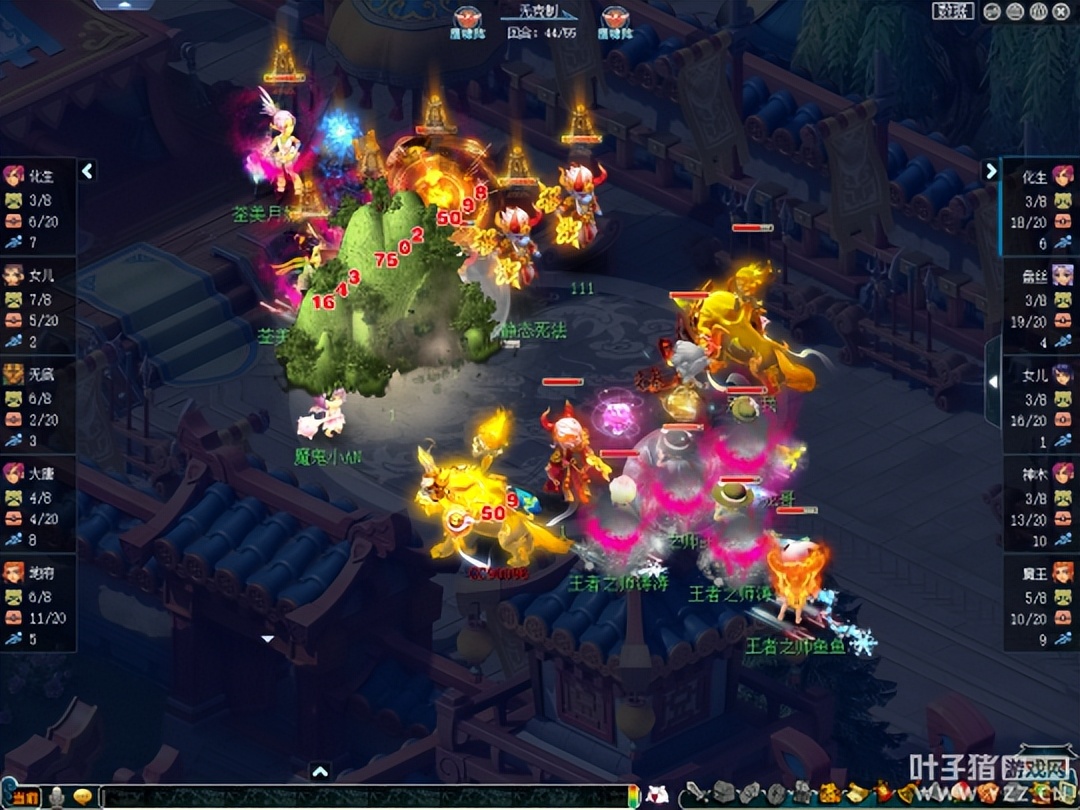This screenshot has height=810, width=1080.
Task: Collapse the right team panel arrow
Action: pos(991,171)
